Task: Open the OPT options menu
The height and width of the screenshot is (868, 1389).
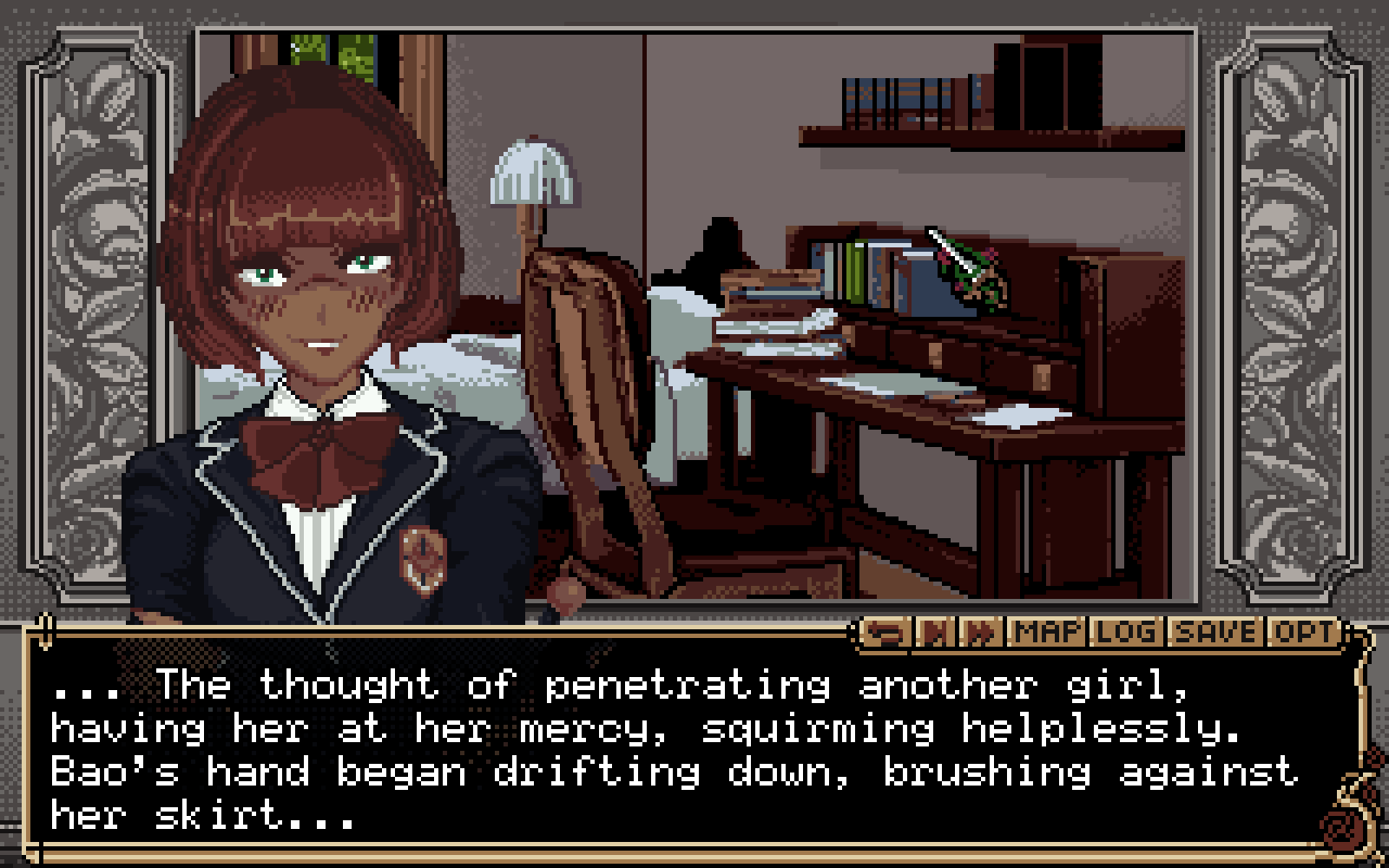Action: click(1300, 633)
